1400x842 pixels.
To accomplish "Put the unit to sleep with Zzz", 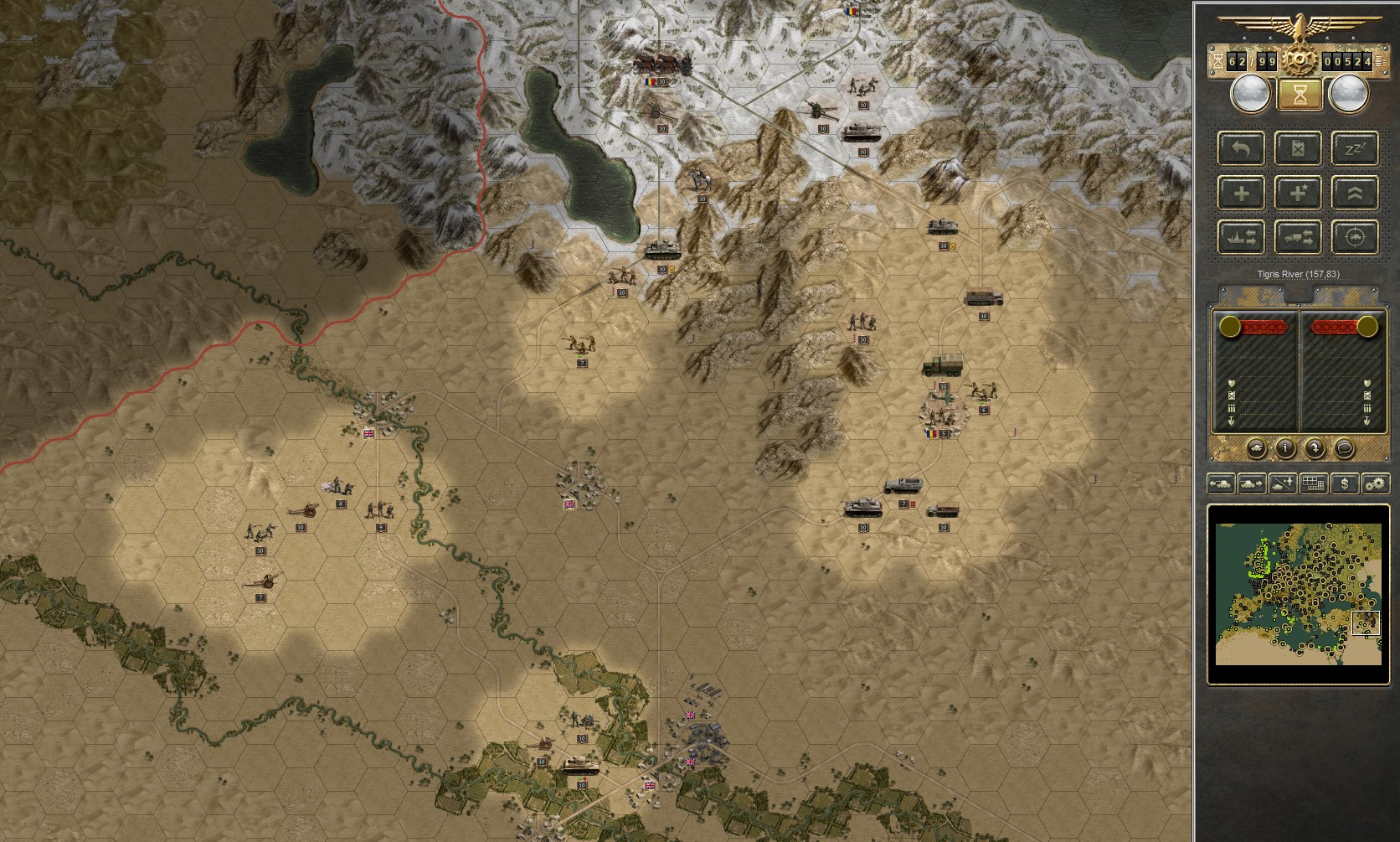I will click(1355, 149).
